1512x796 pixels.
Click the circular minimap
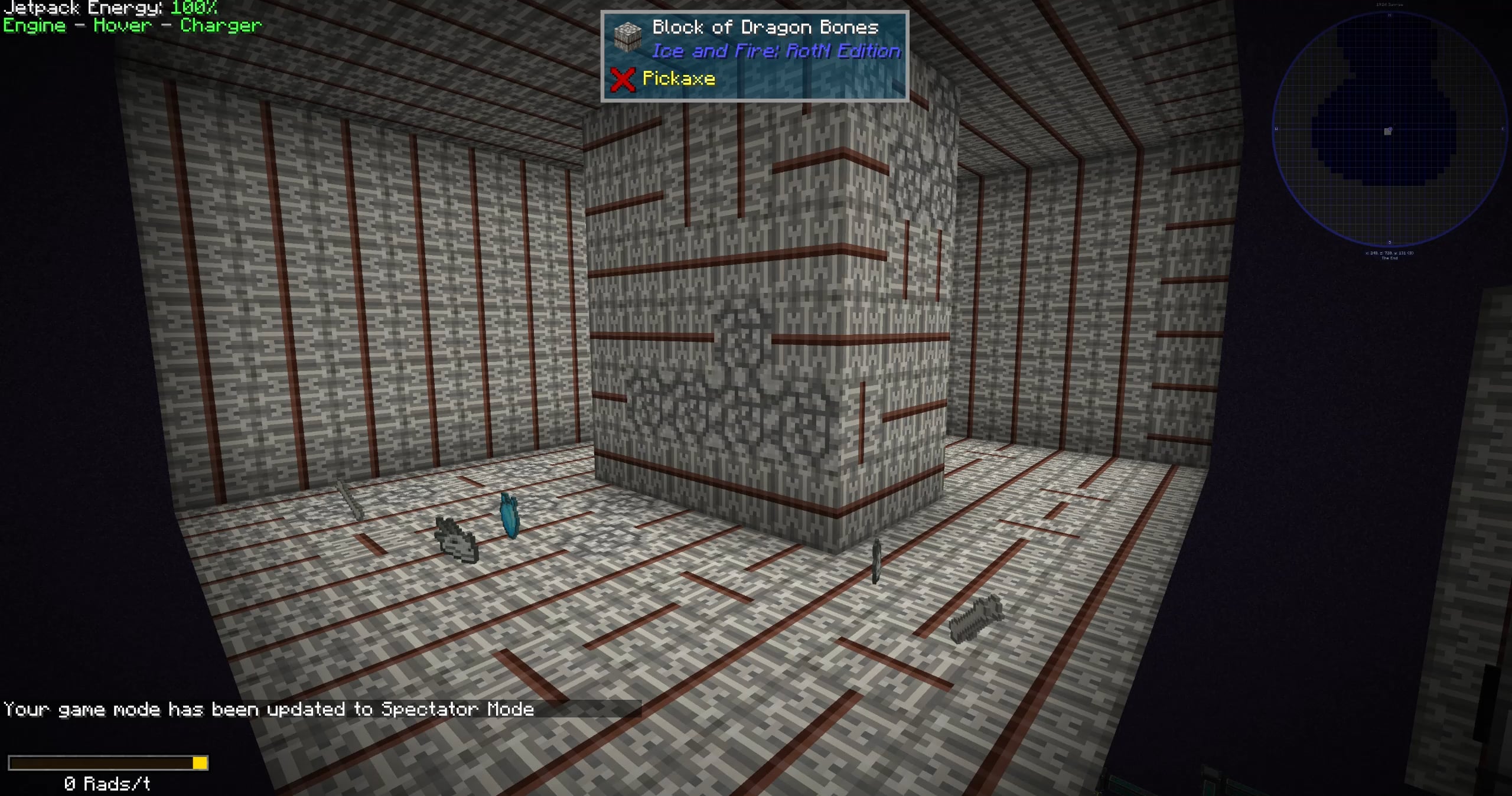click(1389, 129)
